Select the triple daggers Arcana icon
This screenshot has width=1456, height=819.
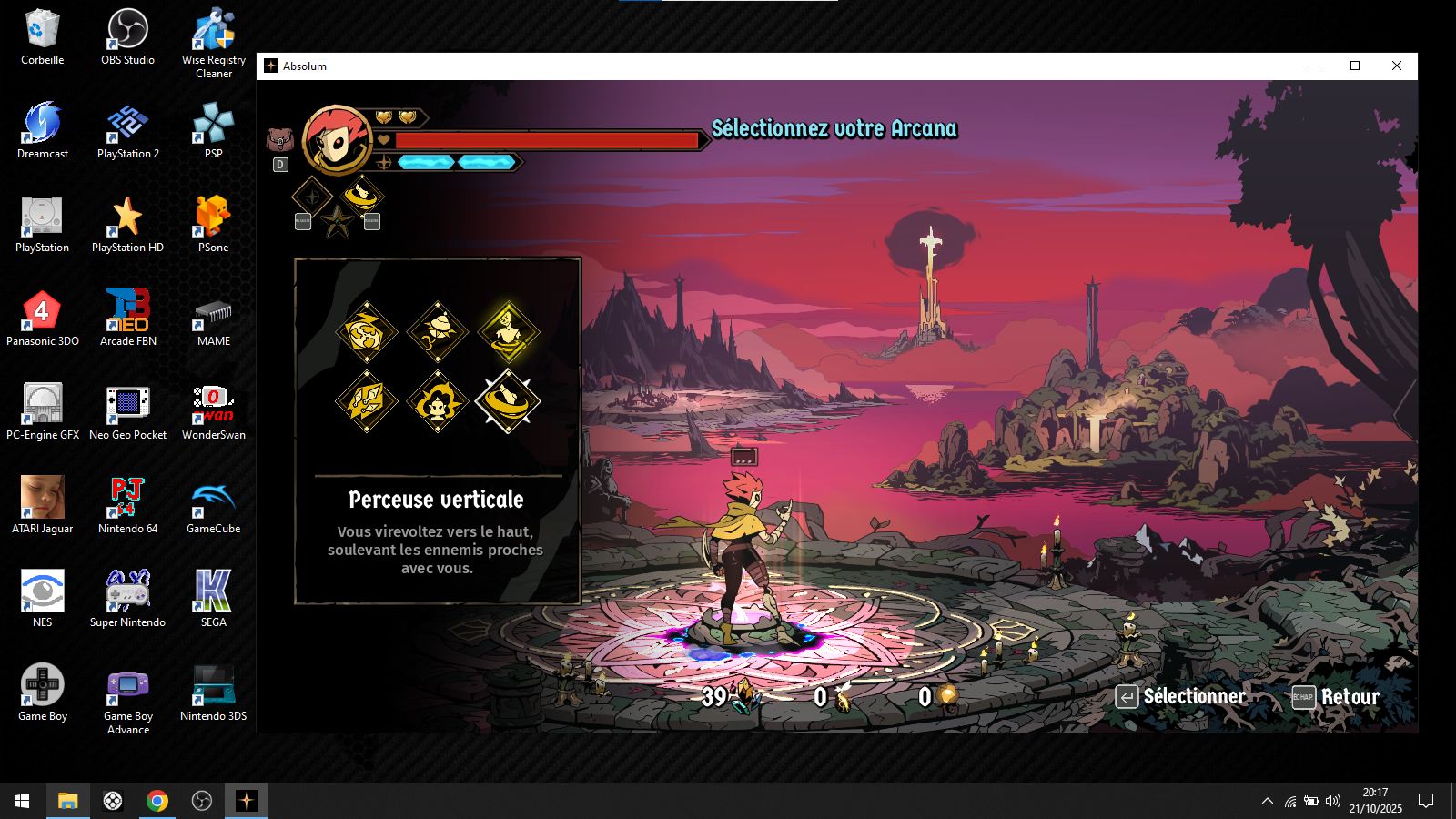(x=367, y=401)
